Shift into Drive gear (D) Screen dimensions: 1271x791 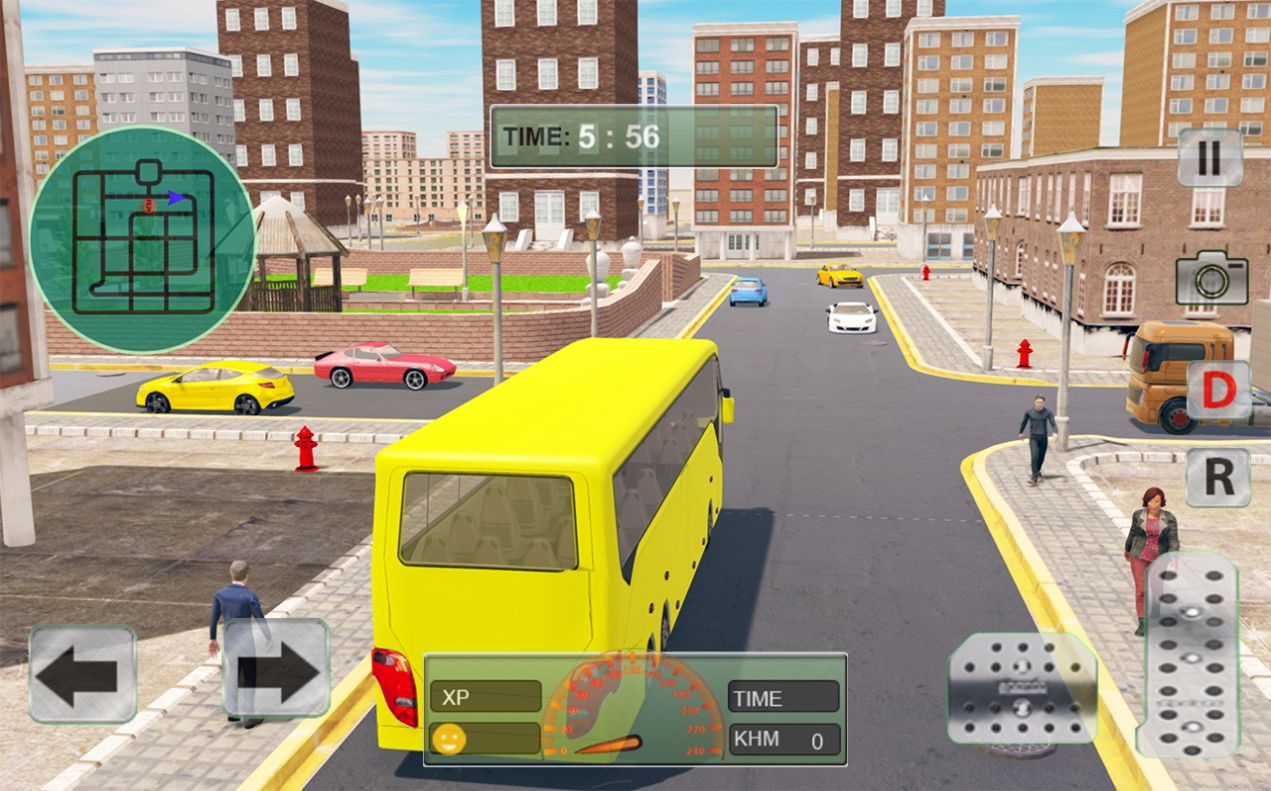tap(1218, 391)
